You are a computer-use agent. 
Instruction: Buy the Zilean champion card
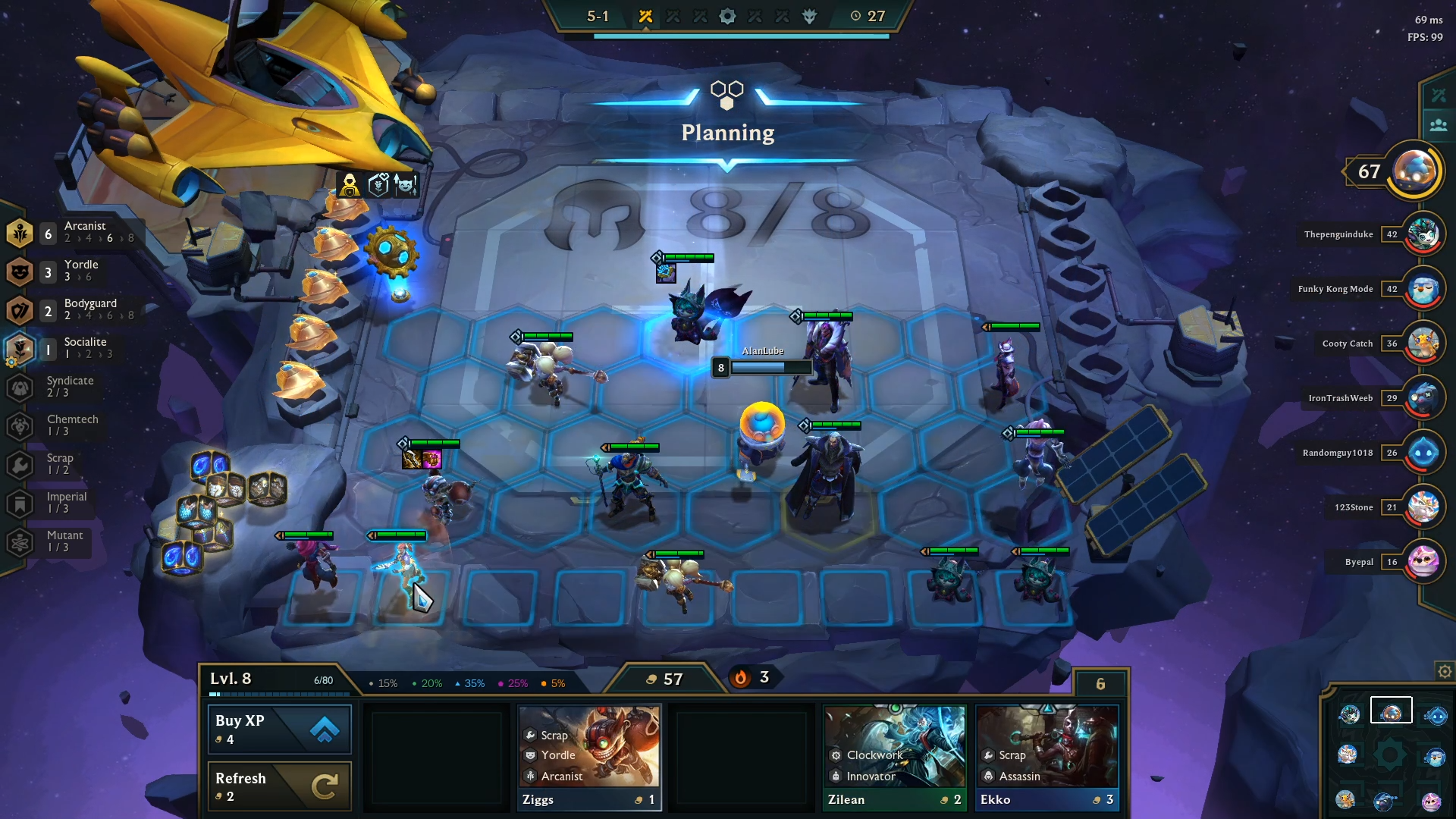895,758
